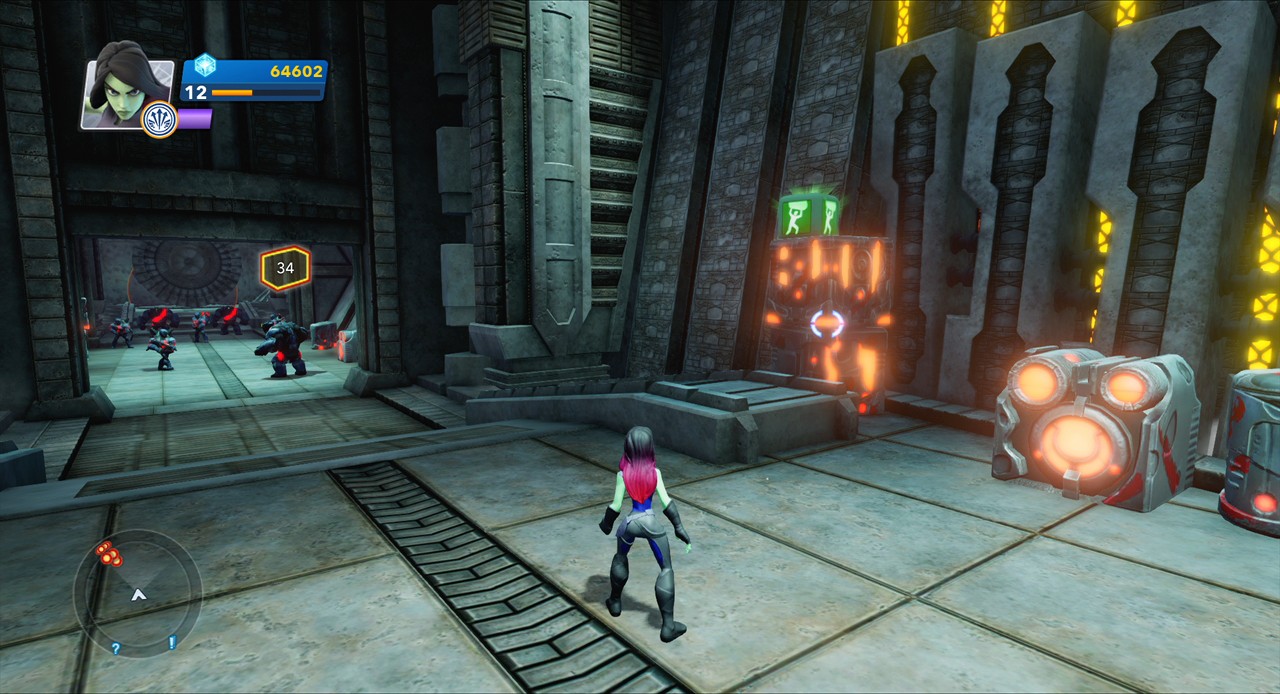Select the skill emblem badge under the portrait
This screenshot has width=1280, height=694.
point(160,120)
